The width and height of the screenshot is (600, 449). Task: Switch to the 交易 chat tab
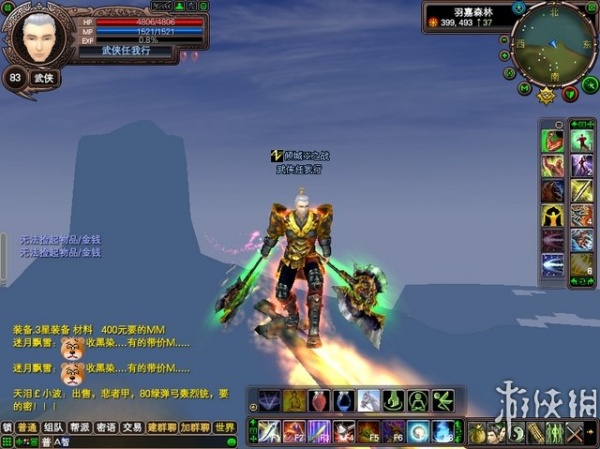[132, 428]
